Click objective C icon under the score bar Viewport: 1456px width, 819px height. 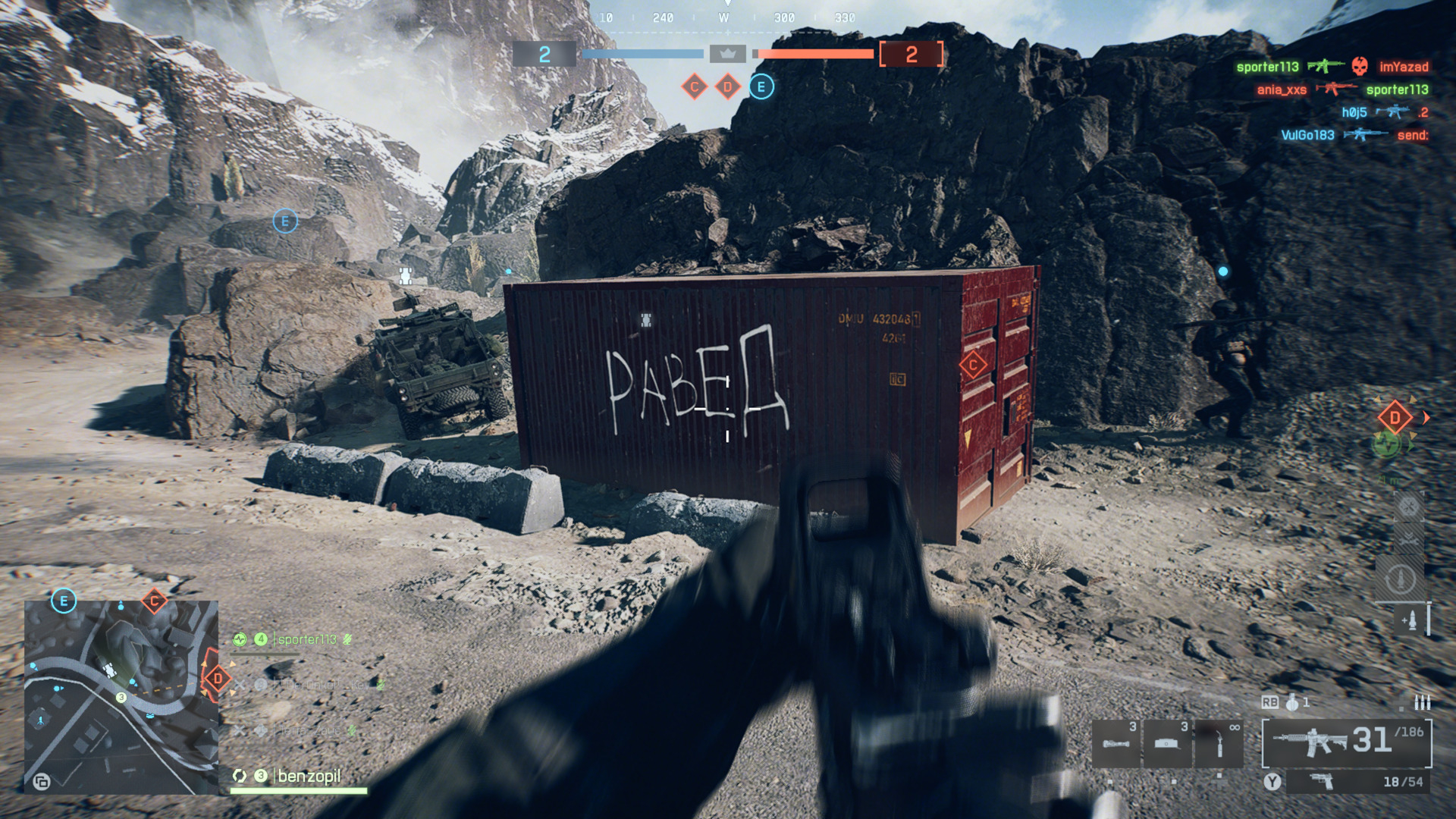pos(694,86)
